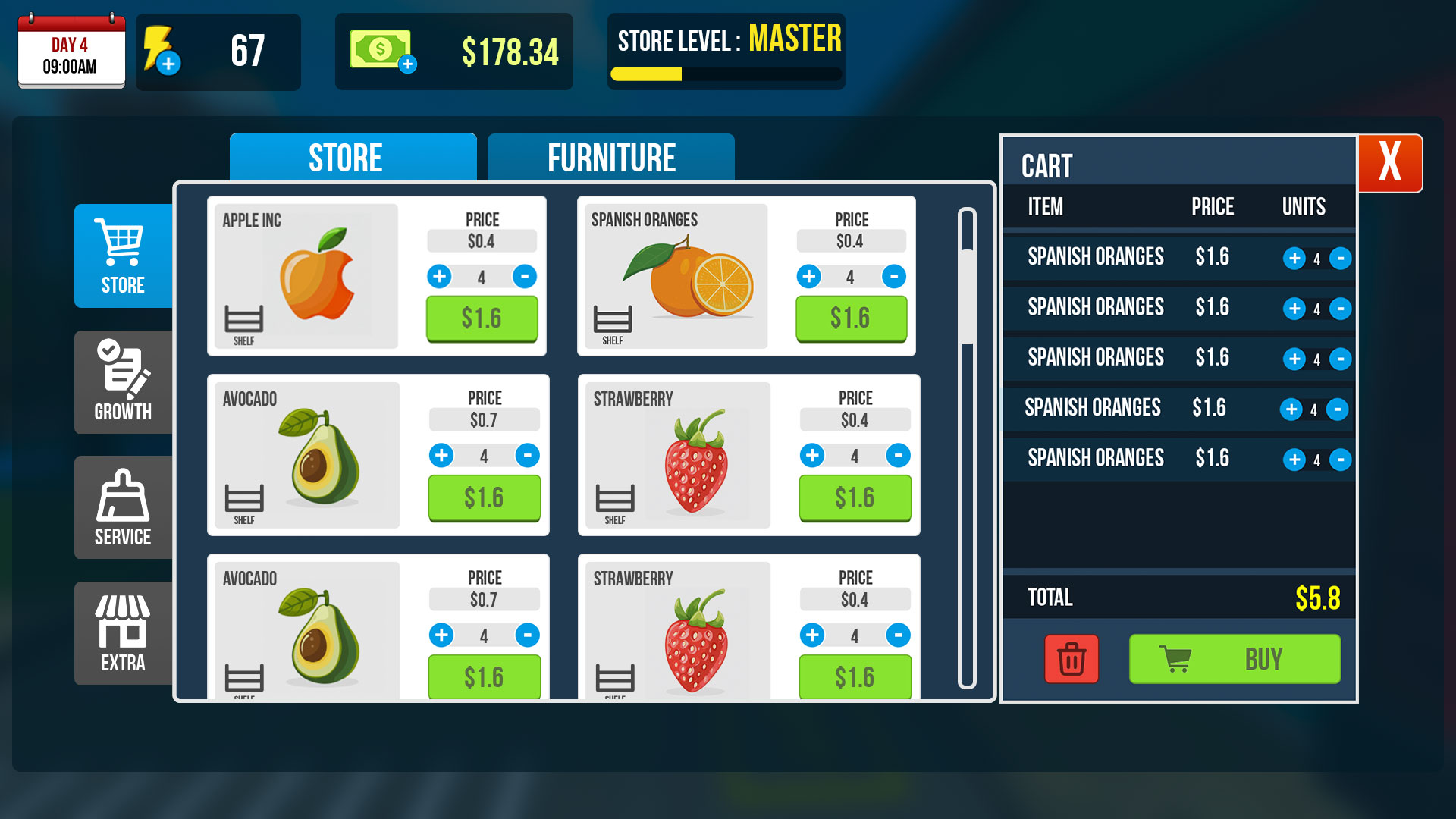Screen dimensions: 1456x819
Task: Increase units of first Spanish Oranges cart row
Action: (x=1293, y=258)
